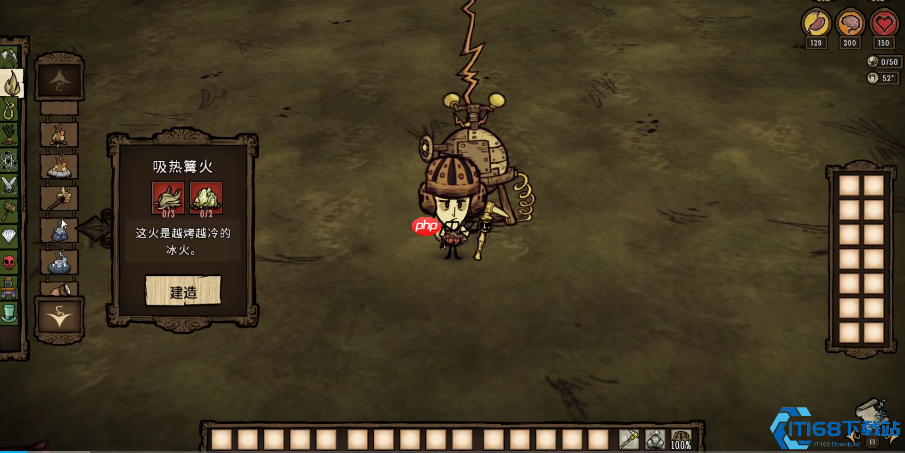Open the fire crafting tab

coord(12,83)
